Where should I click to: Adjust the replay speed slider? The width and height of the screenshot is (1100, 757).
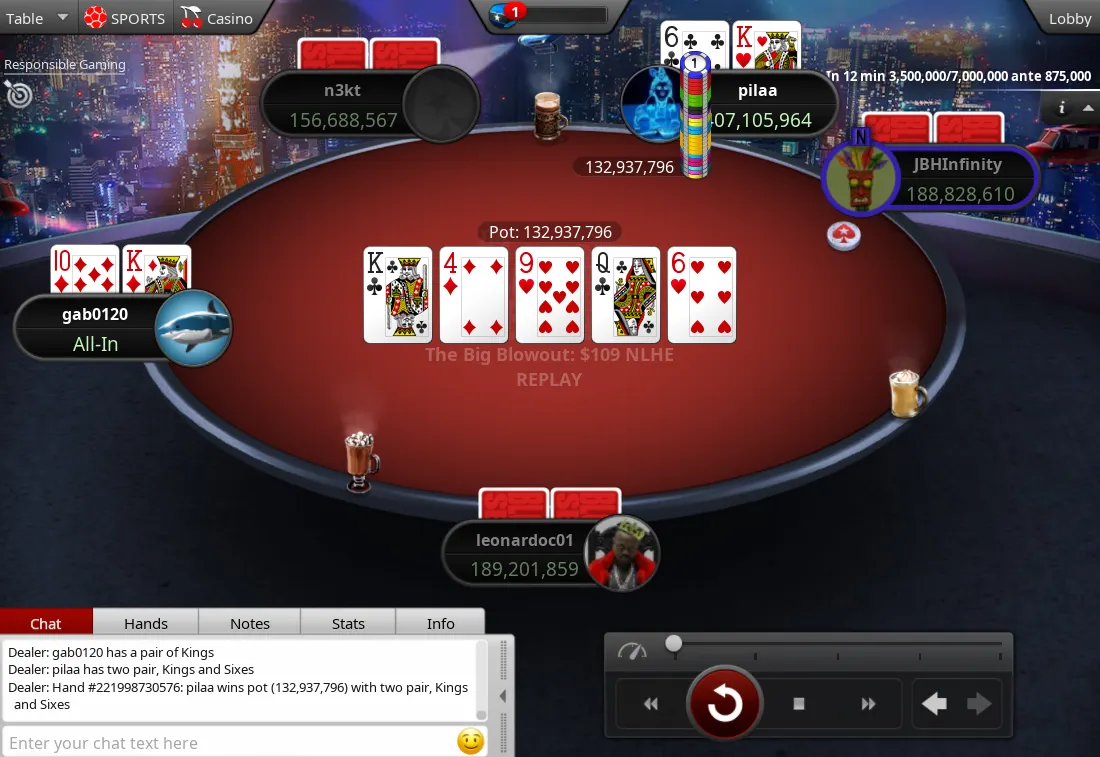coord(674,644)
